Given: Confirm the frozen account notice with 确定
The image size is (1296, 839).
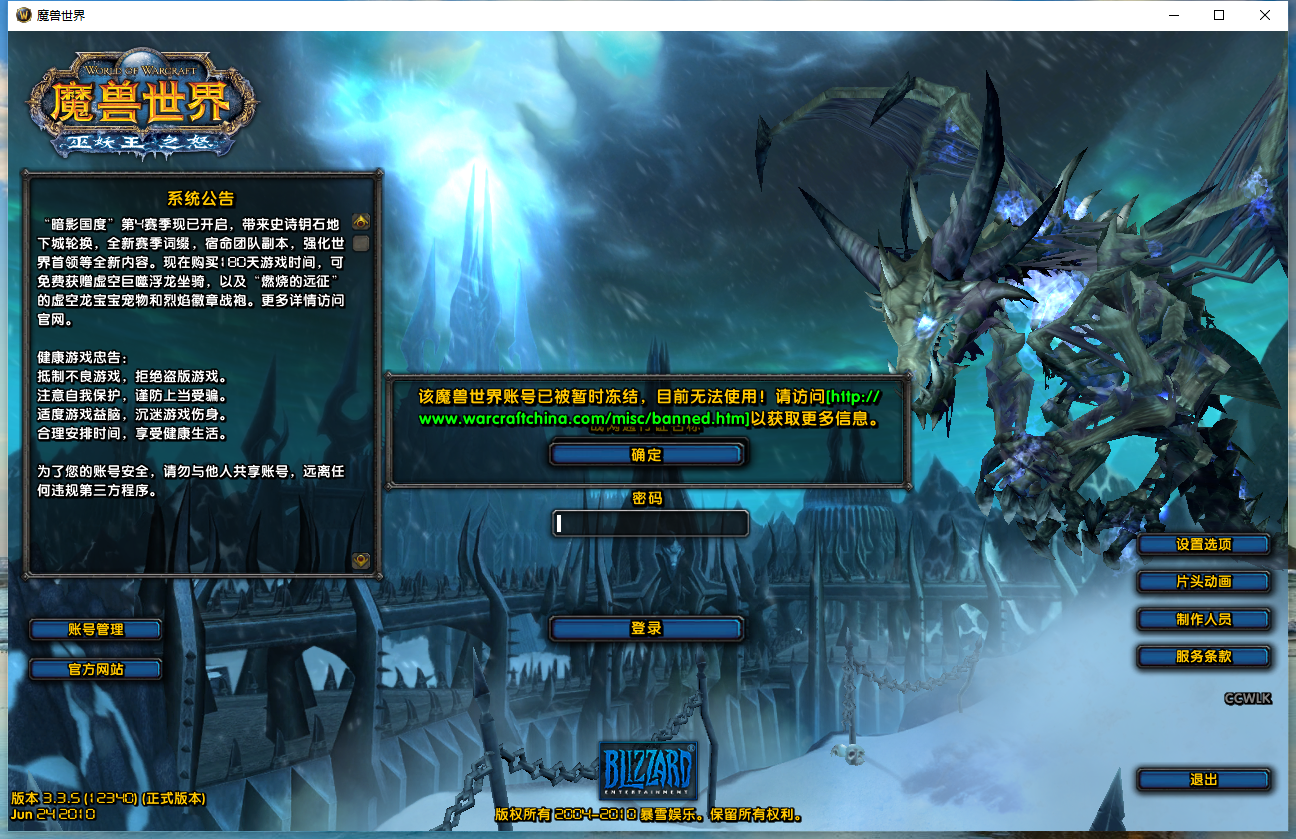Looking at the screenshot, I should (x=646, y=452).
